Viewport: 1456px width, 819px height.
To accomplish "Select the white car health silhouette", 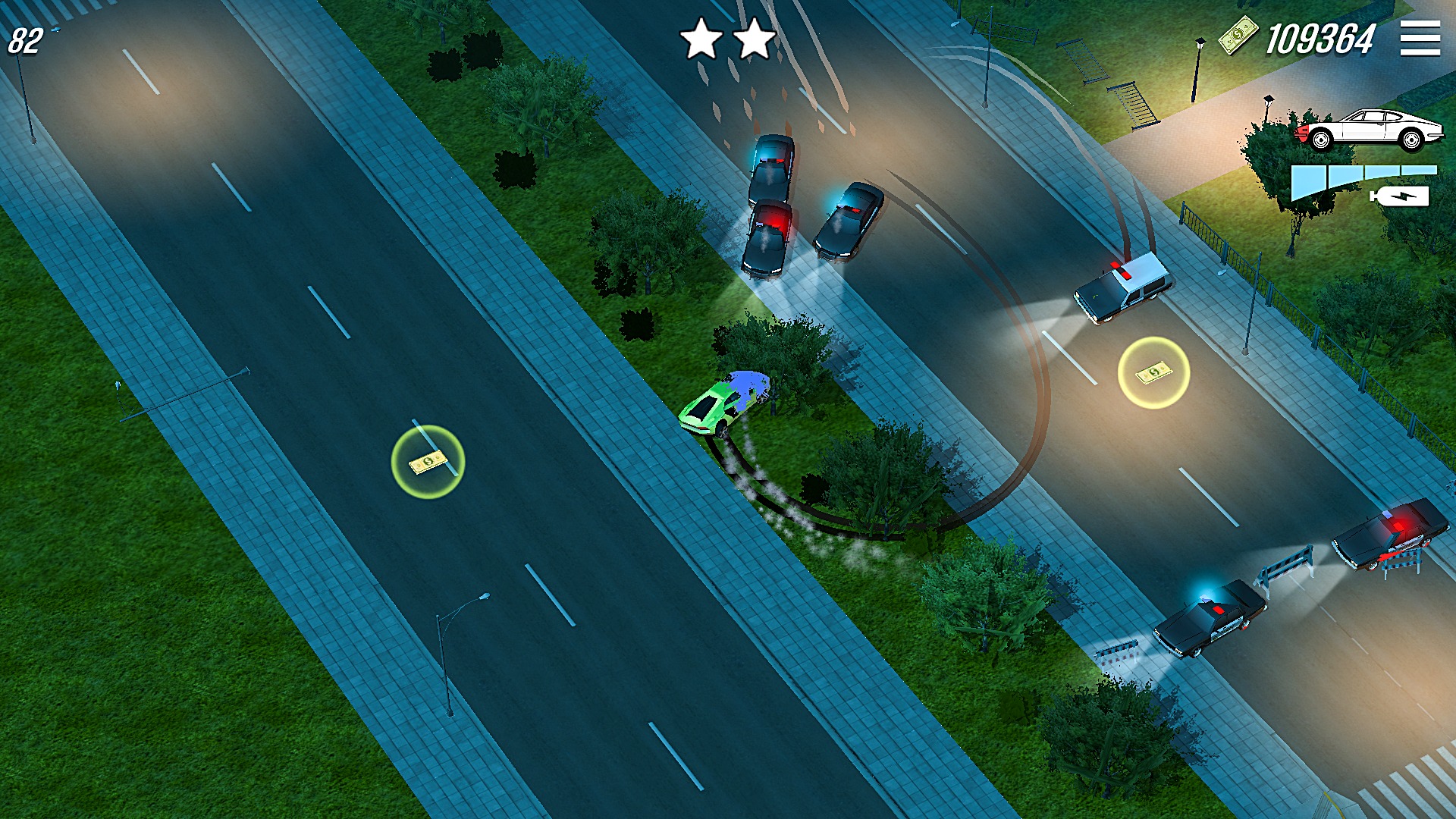I will 1373,129.
